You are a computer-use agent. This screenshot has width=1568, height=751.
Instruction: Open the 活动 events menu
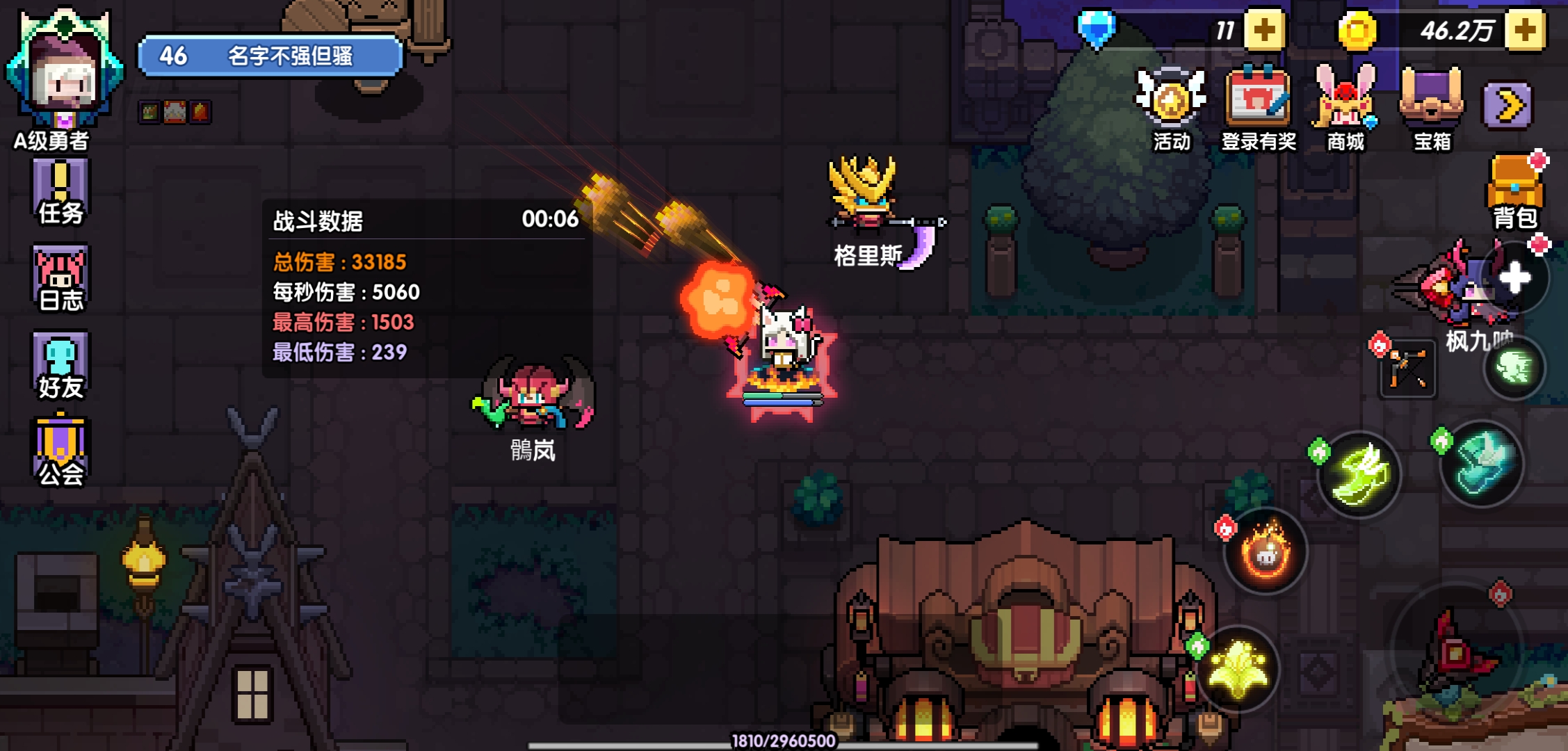(x=1172, y=108)
